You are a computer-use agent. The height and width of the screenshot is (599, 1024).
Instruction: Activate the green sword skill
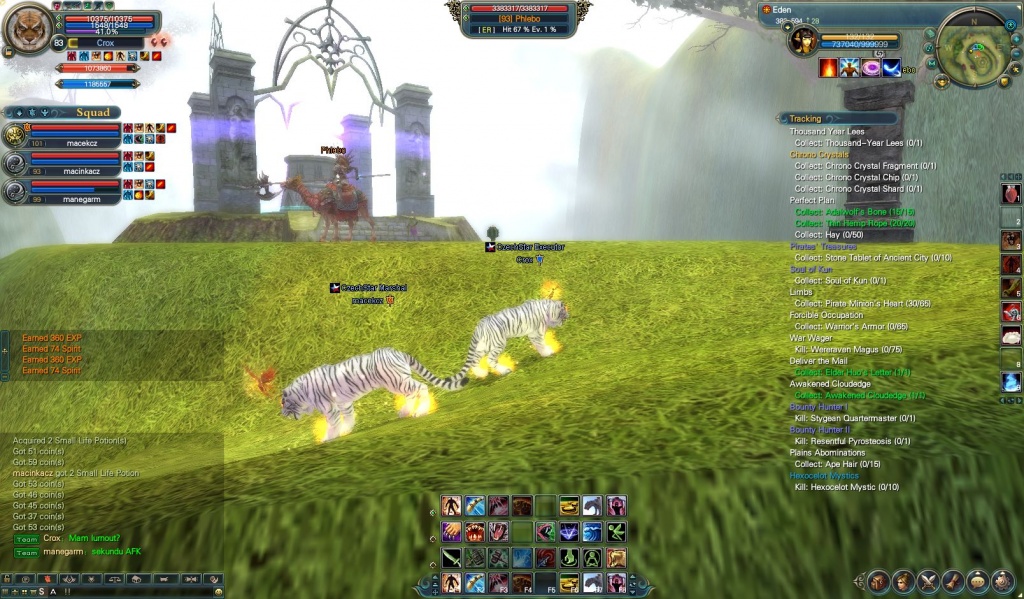click(451, 557)
